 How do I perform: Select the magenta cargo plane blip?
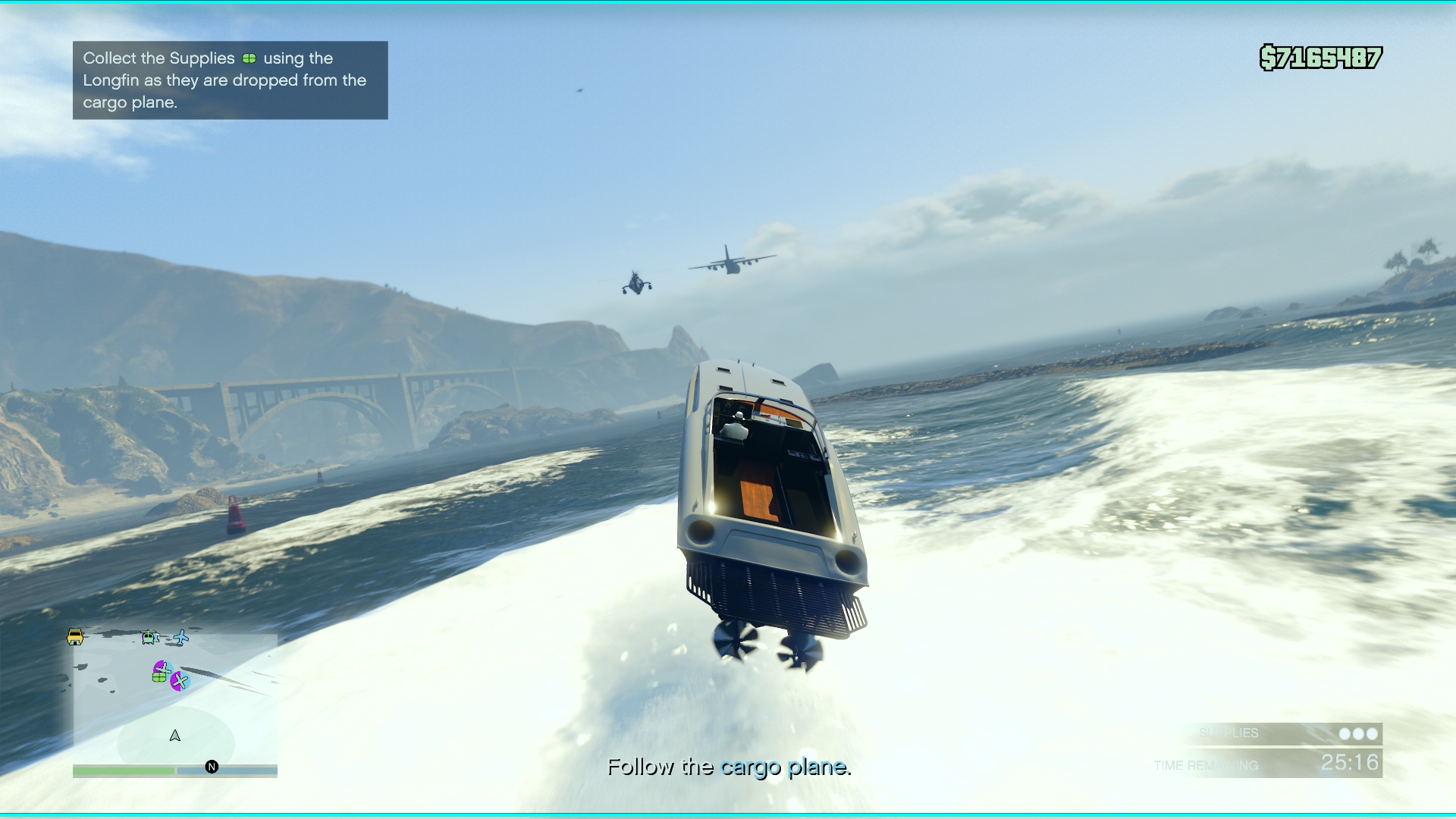[163, 668]
